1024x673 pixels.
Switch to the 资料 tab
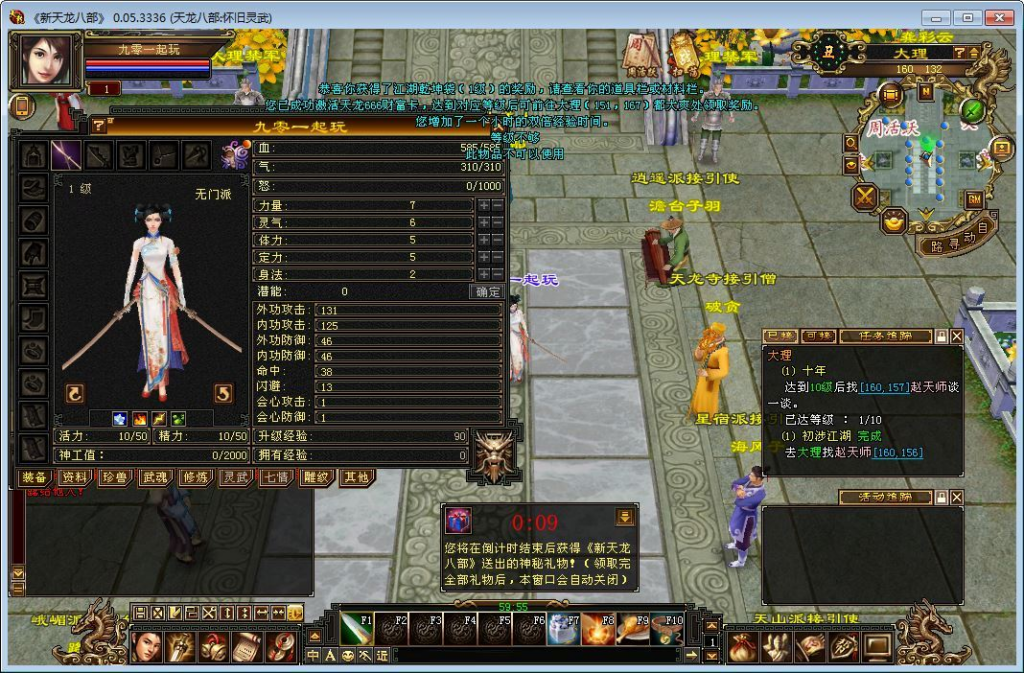coord(76,478)
